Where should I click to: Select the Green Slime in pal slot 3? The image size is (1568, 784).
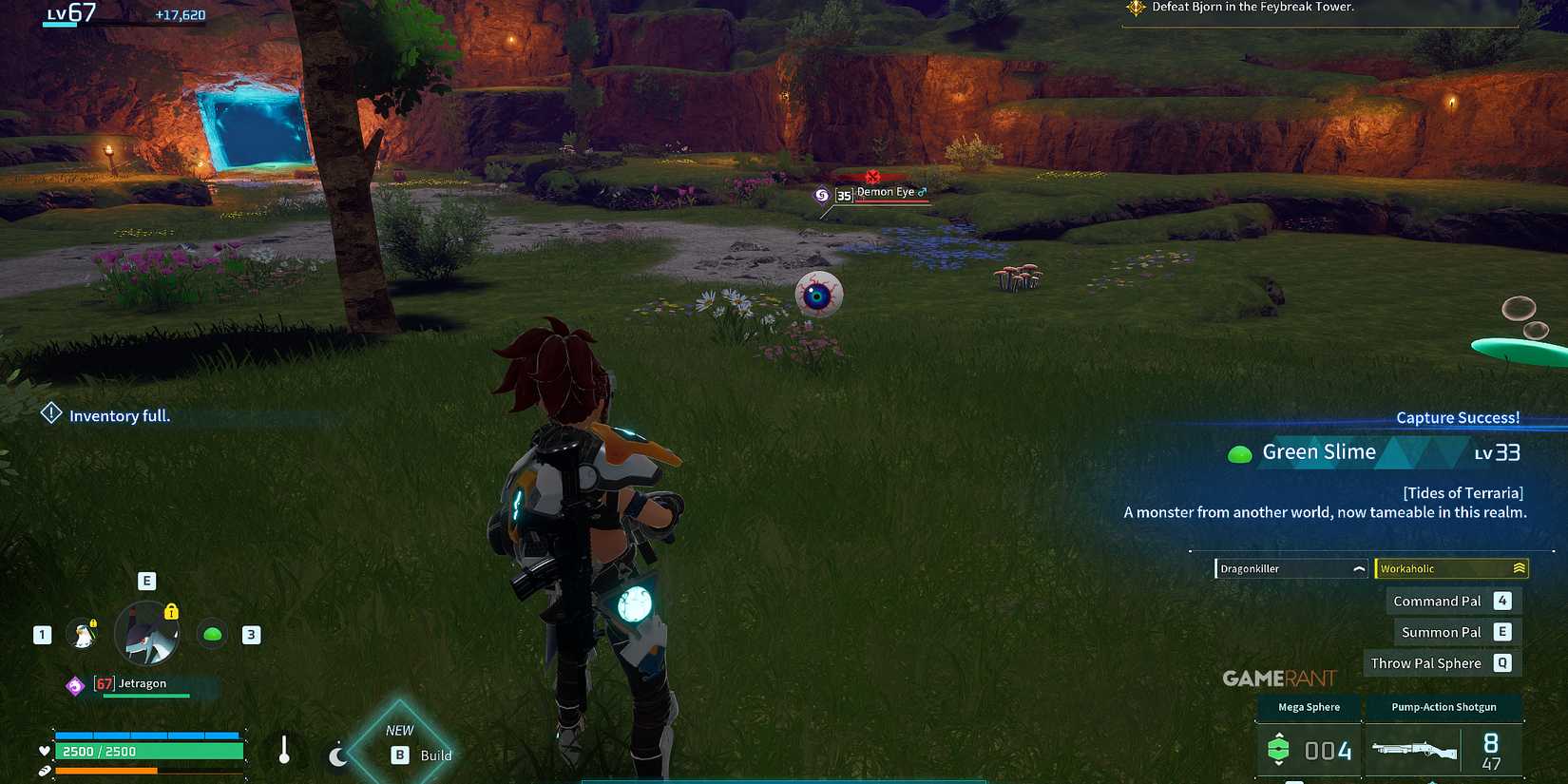pyautogui.click(x=211, y=634)
